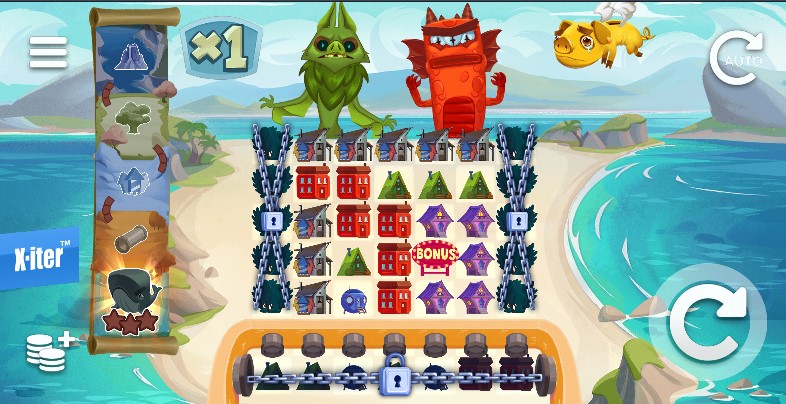Open the X-iter feature menu
786x404 pixels.
[x=42, y=258]
